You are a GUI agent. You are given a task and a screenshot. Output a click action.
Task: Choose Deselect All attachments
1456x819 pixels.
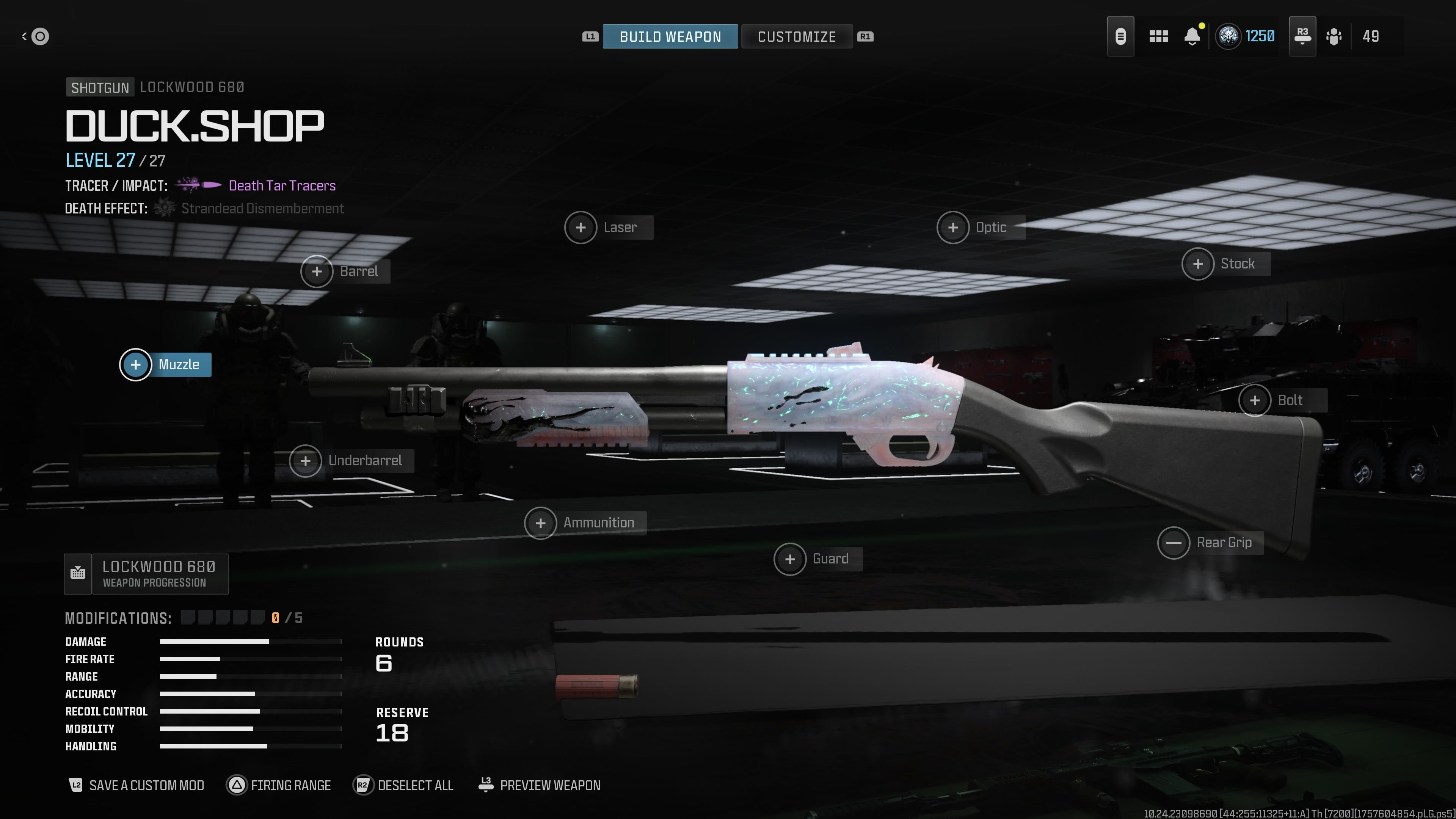(403, 785)
